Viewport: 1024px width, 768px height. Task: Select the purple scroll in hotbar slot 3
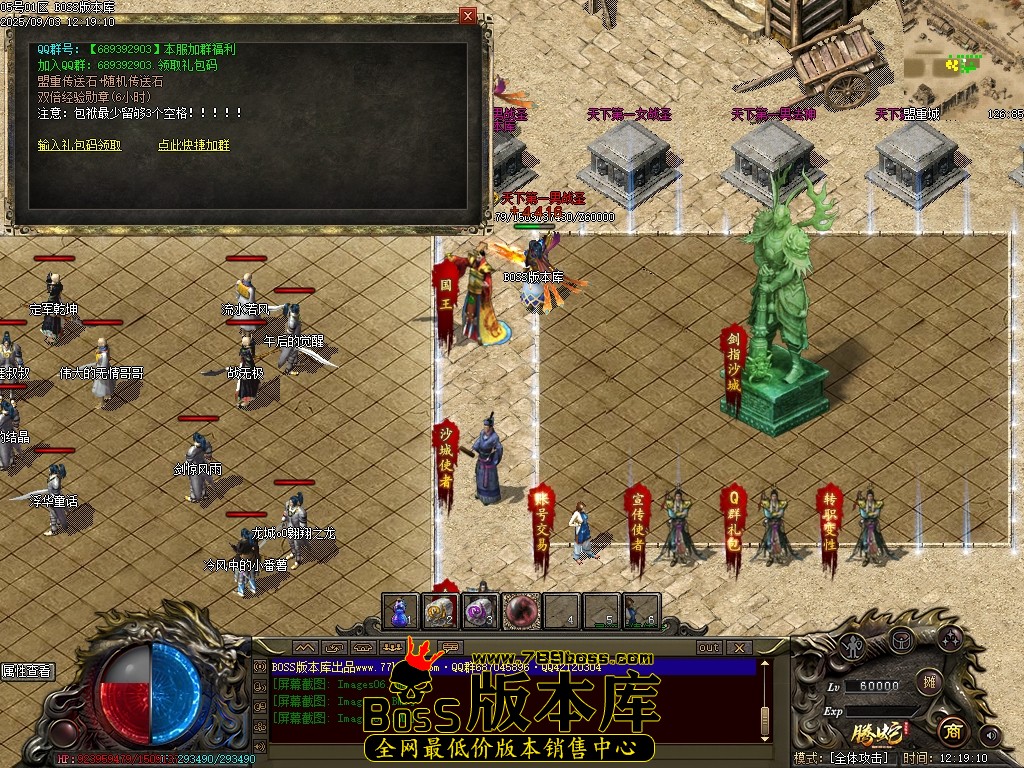(x=480, y=610)
